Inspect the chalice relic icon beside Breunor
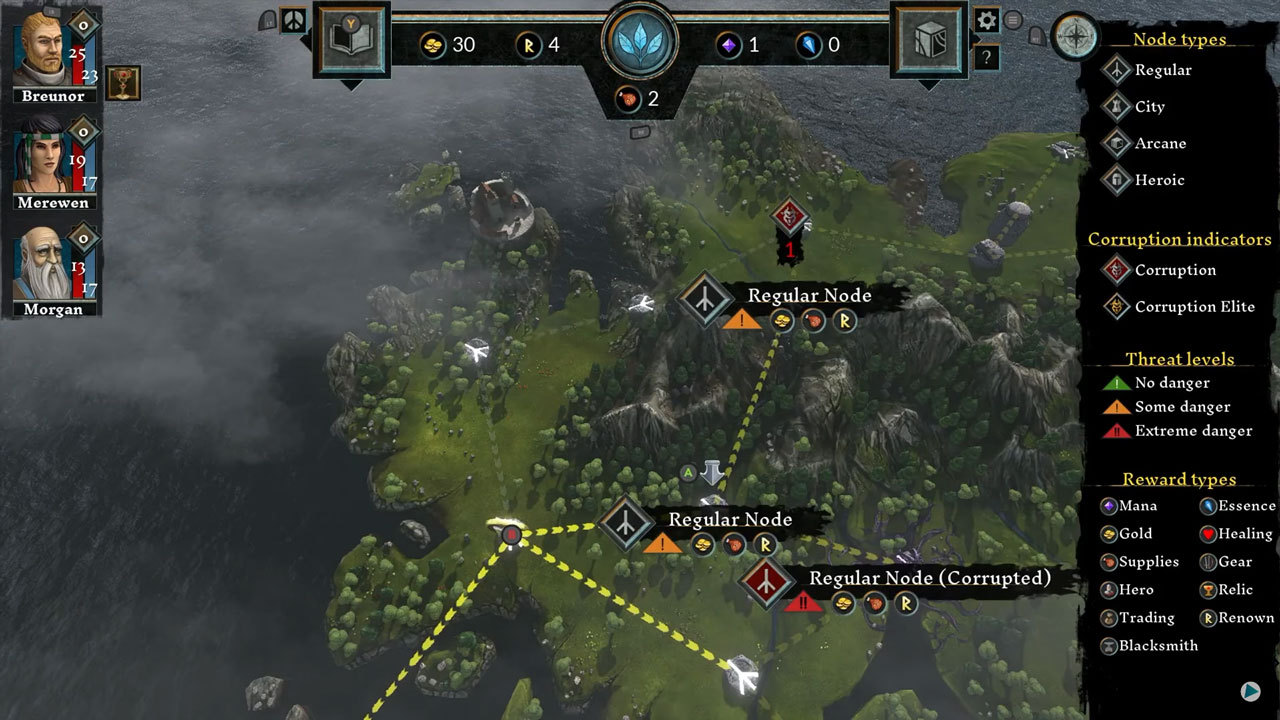Viewport: 1280px width, 720px height. (123, 83)
